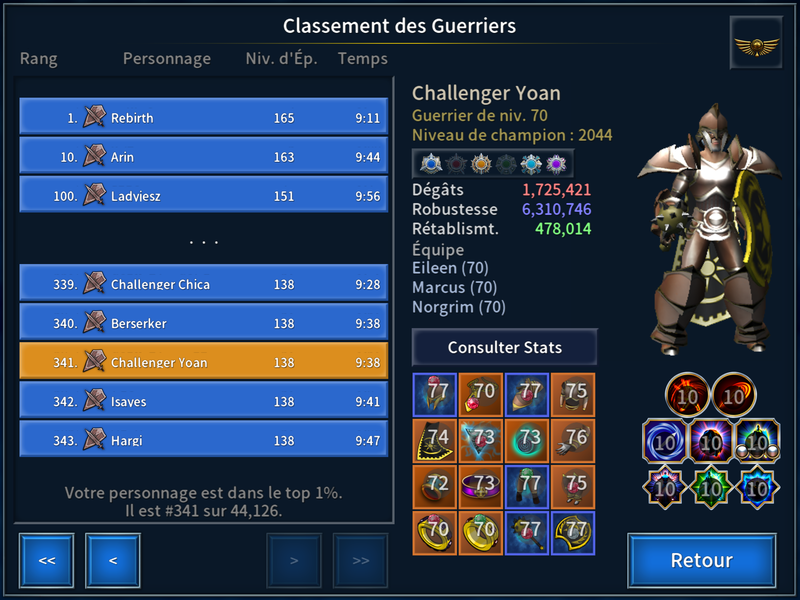View Challenger Chica's row
This screenshot has height=600, width=800.
point(203,284)
